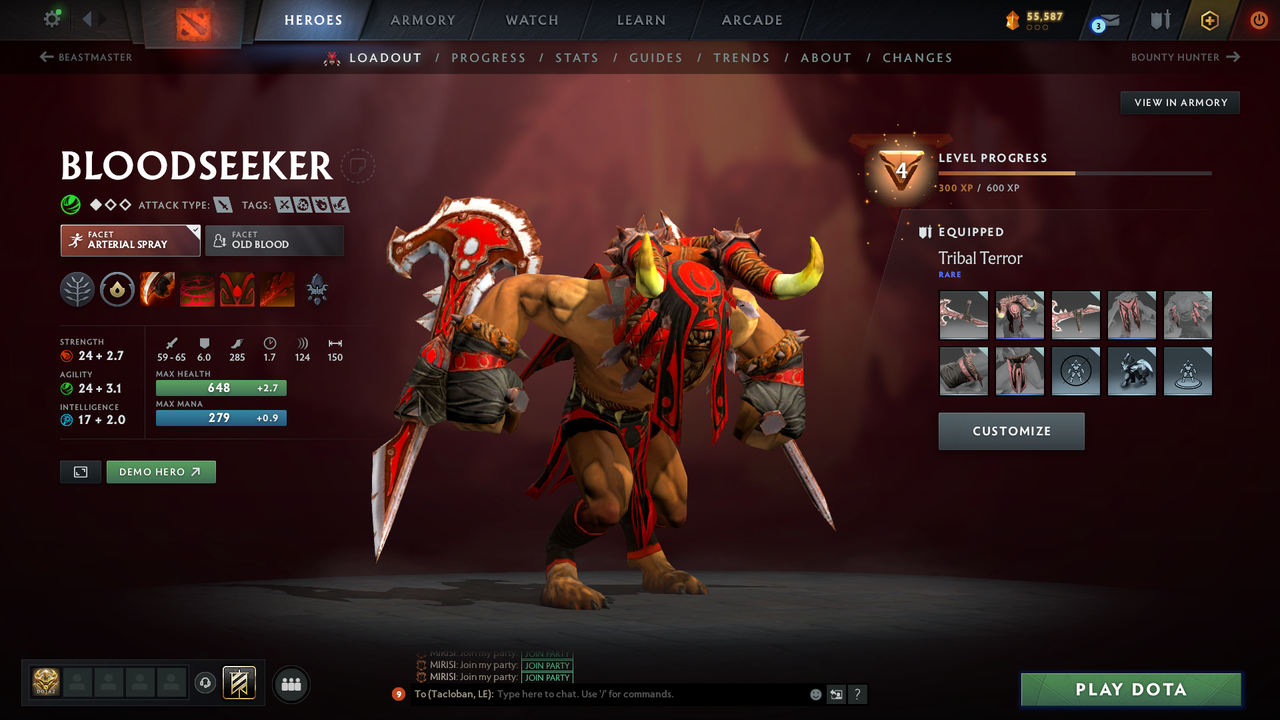1280x720 pixels.
Task: Click the melee attack type badge
Action: click(x=222, y=204)
